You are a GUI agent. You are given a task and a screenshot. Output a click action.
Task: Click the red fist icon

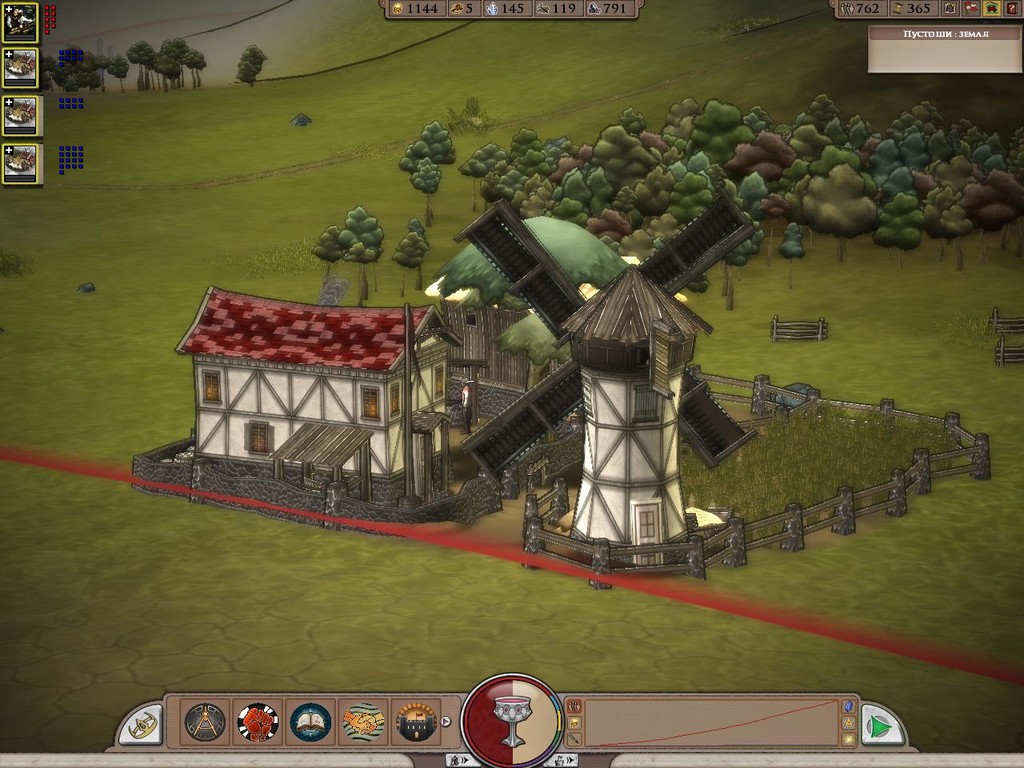[258, 721]
